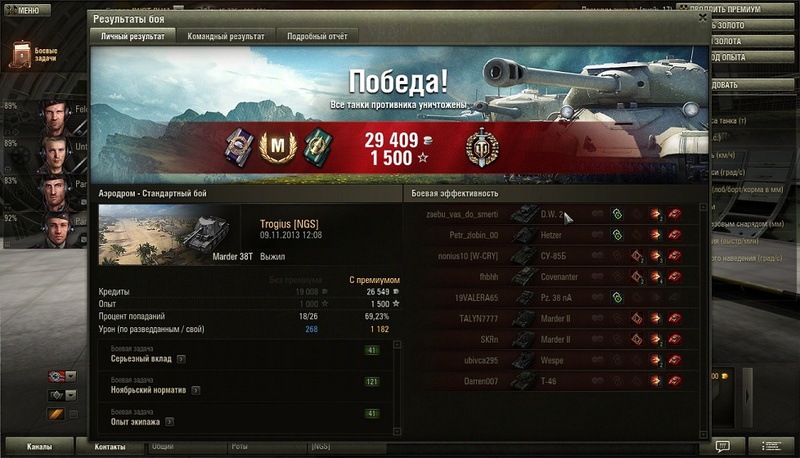Image resolution: width=800 pixels, height=458 pixels.
Task: Expand the Серьезный вклад task details
Action: [x=182, y=358]
